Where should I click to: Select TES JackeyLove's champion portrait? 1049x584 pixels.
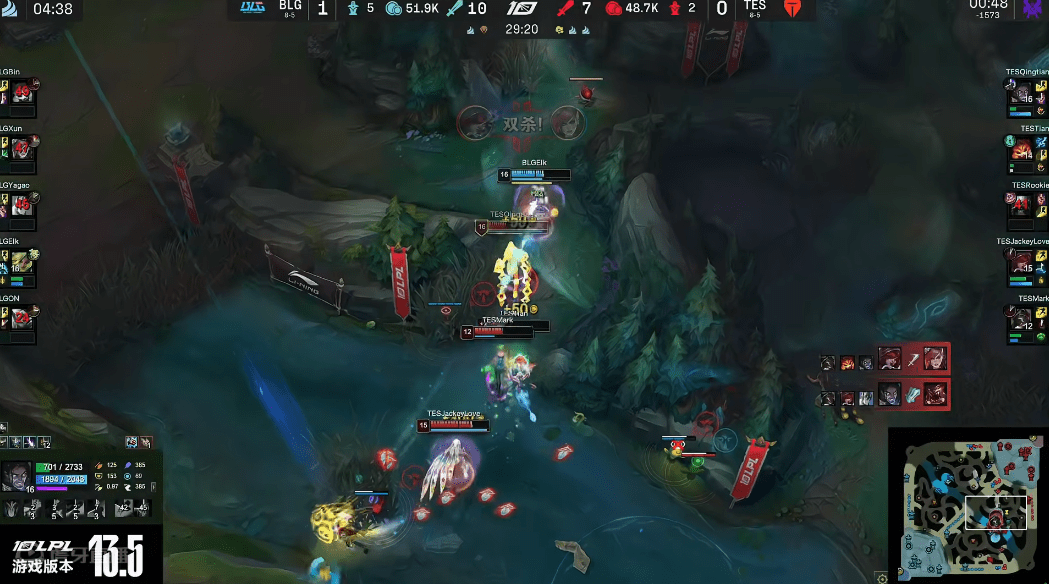point(1025,263)
